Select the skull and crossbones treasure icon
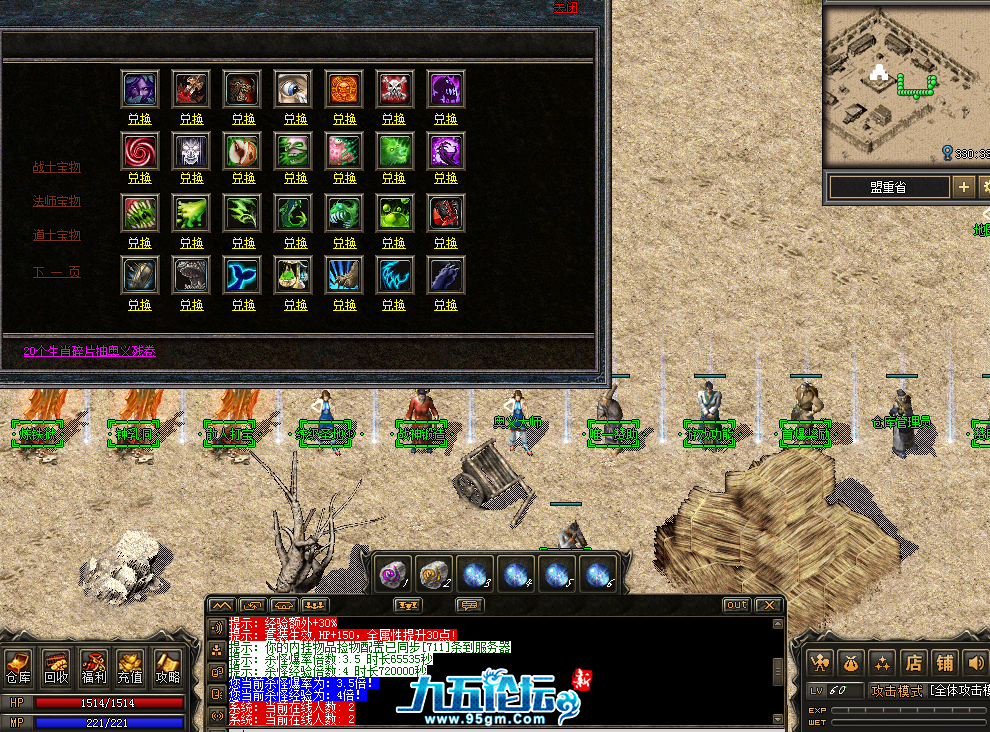 coord(394,89)
